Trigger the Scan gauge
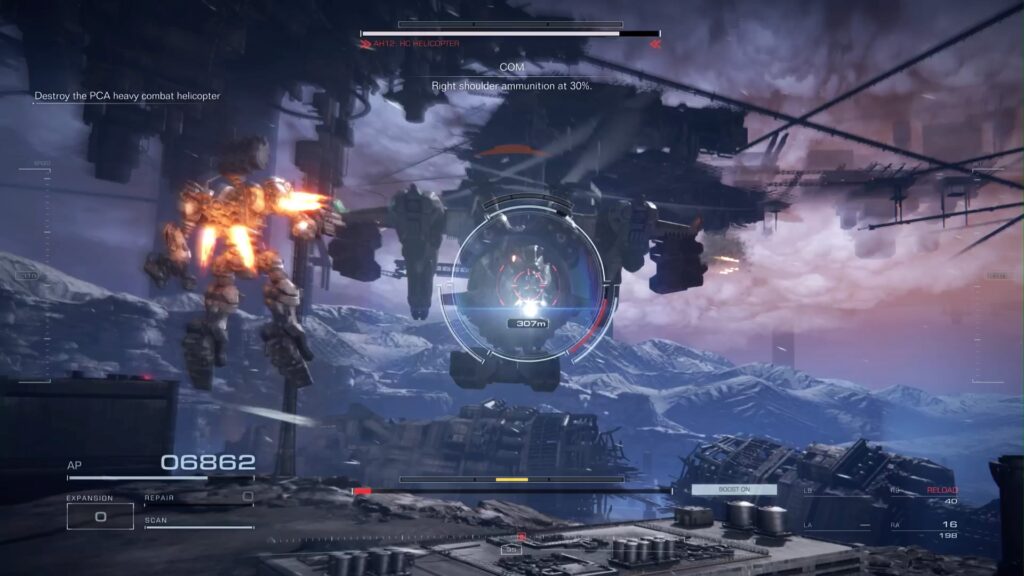The width and height of the screenshot is (1024, 576). pyautogui.click(x=199, y=524)
